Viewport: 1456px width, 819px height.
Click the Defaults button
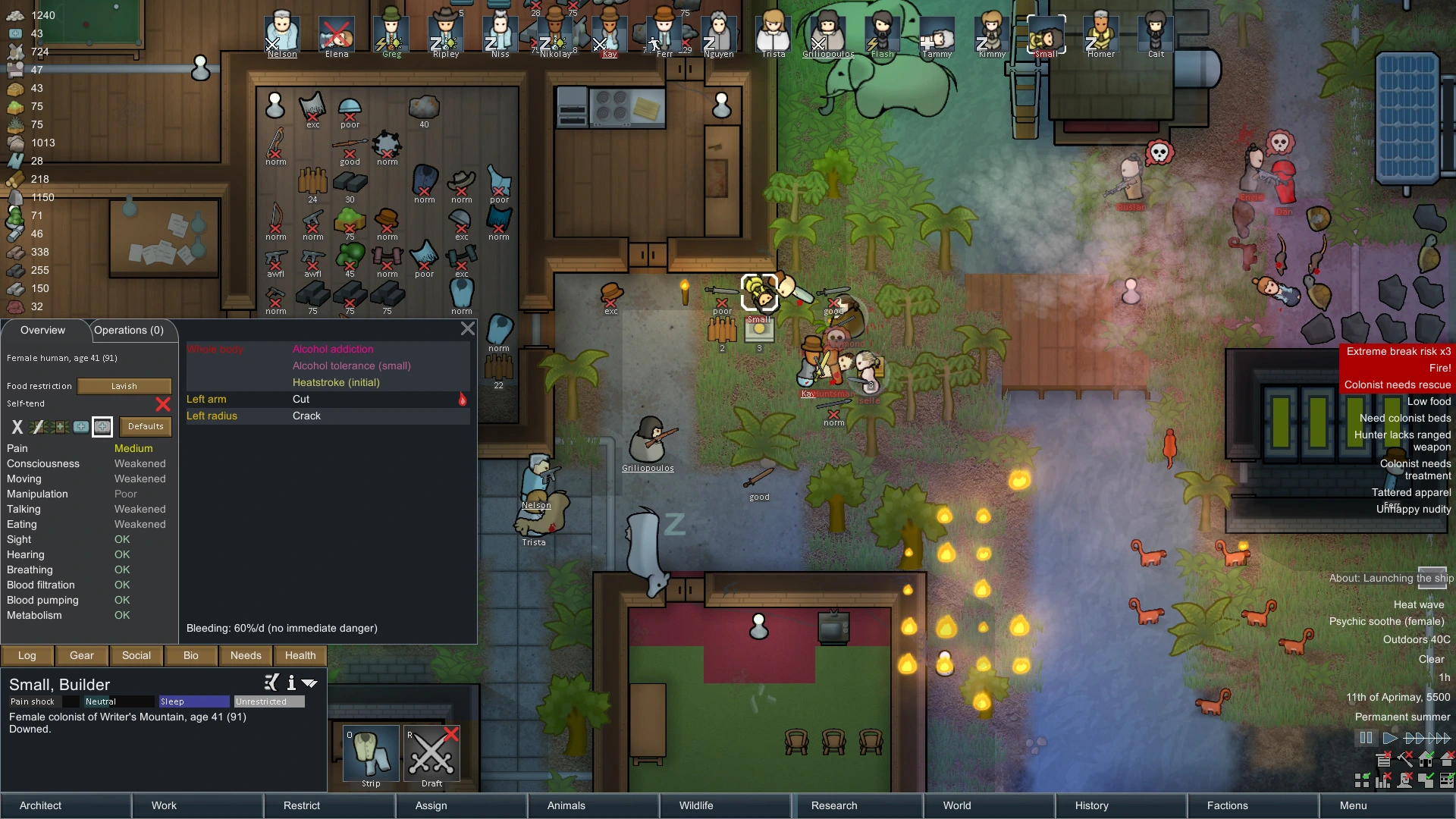pyautogui.click(x=146, y=426)
